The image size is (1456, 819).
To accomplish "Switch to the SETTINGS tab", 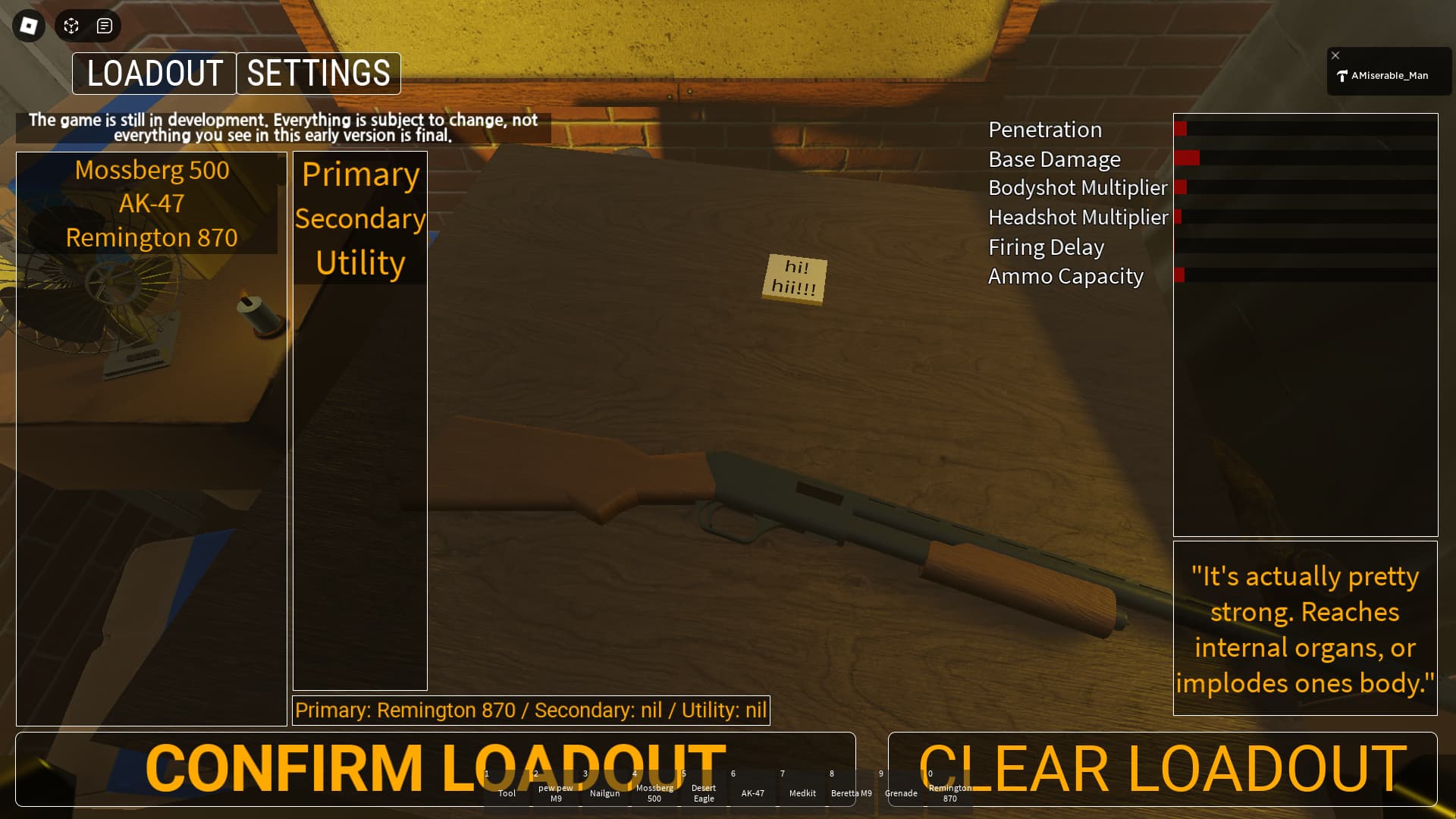I will (x=318, y=73).
